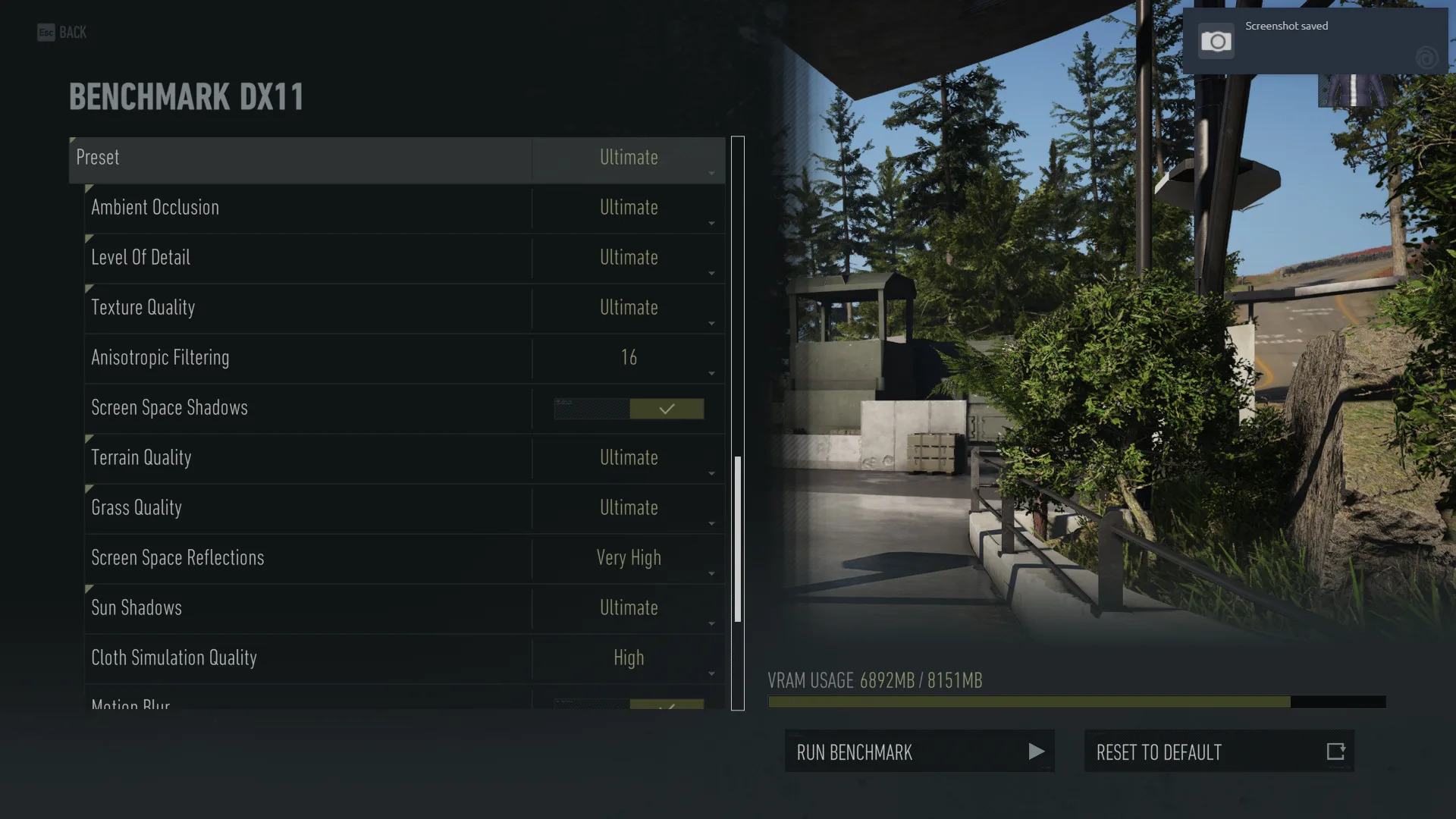Viewport: 1456px width, 819px height.
Task: Run the benchmark
Action: pos(919,752)
